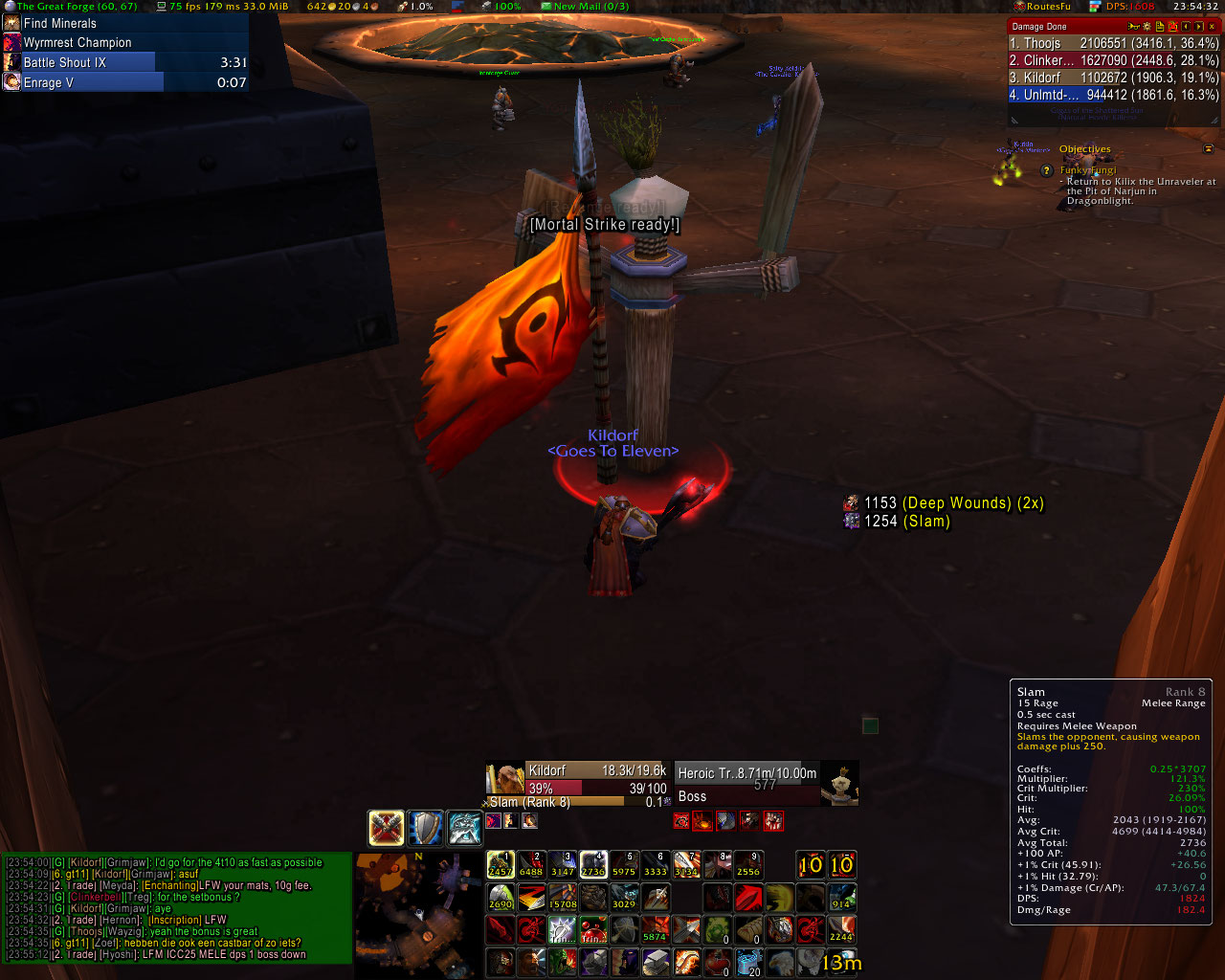Switch to Defensive Stance shield icon
This screenshot has height=980, width=1225.
pos(426,828)
